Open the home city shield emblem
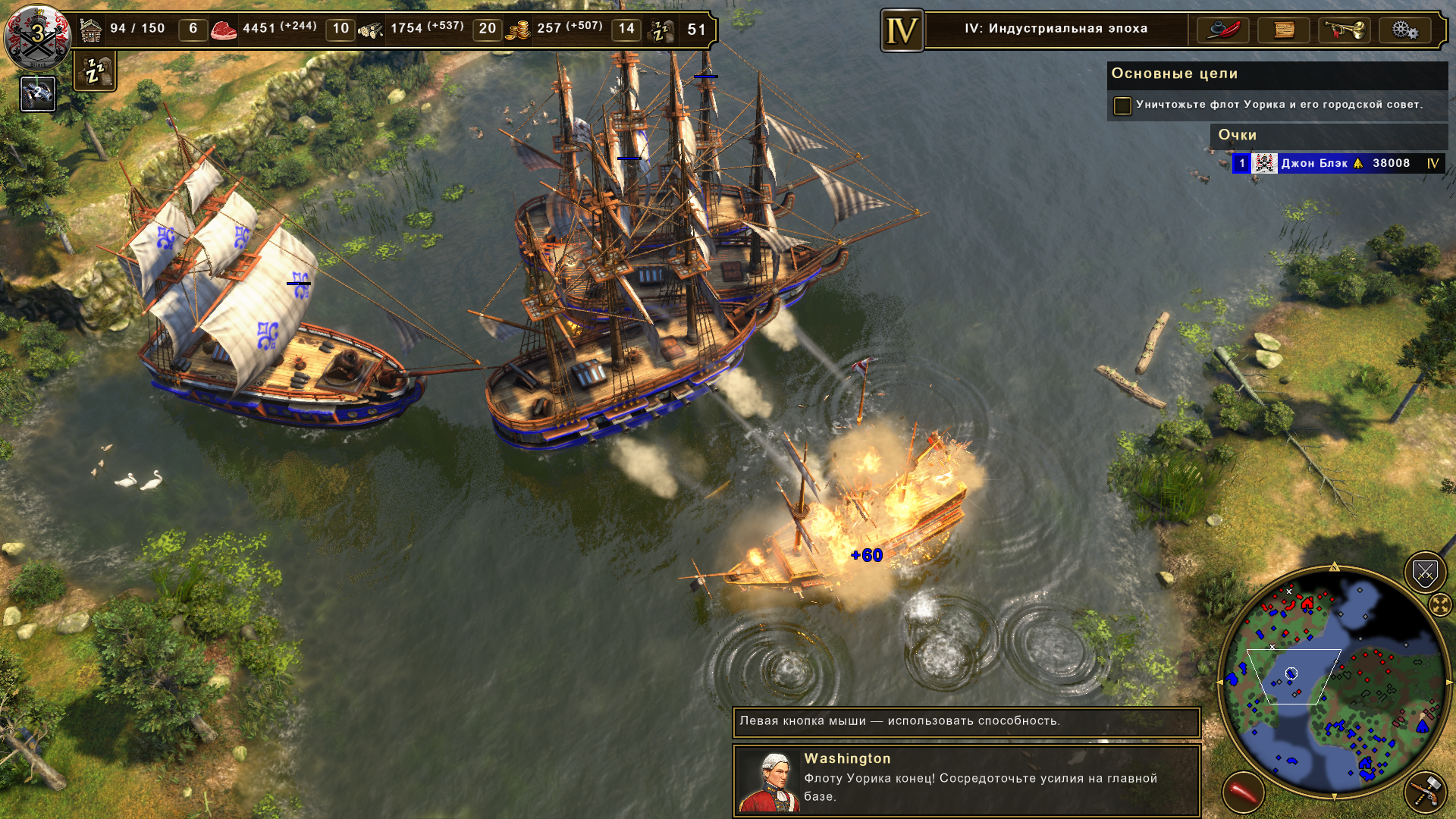 pos(37,35)
